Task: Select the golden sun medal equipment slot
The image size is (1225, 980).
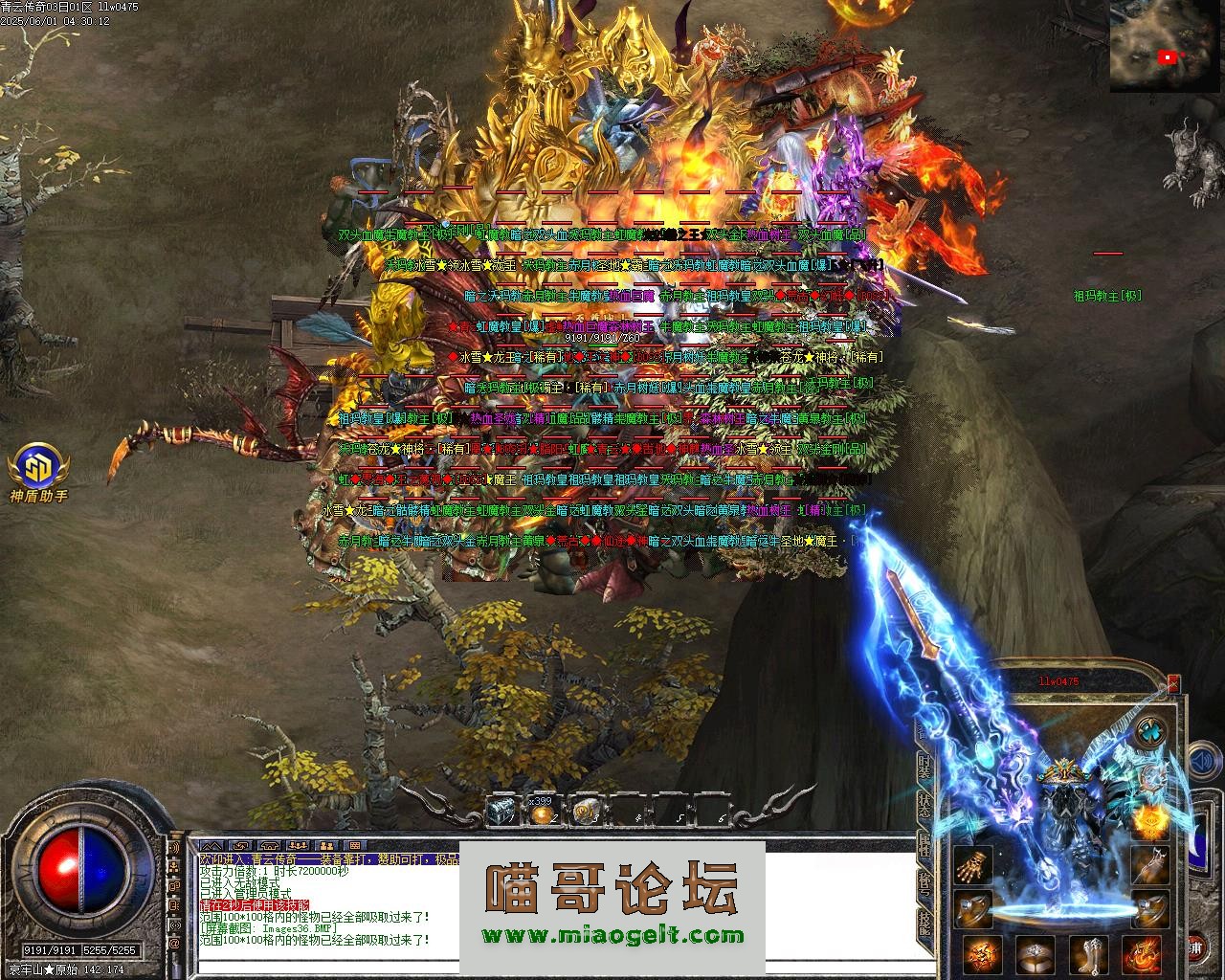Action: [x=1150, y=820]
